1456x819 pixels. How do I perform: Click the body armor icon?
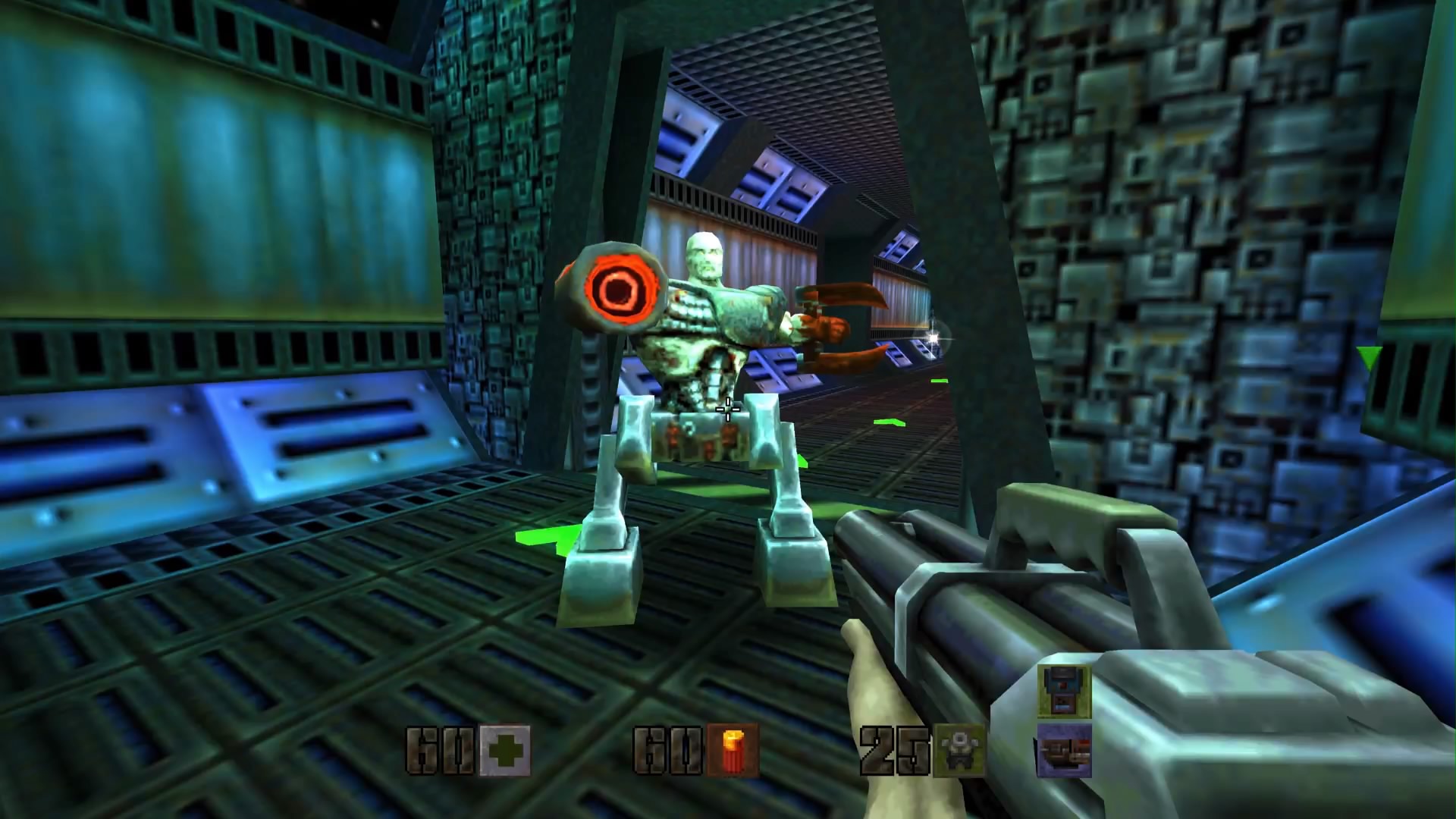tap(959, 751)
